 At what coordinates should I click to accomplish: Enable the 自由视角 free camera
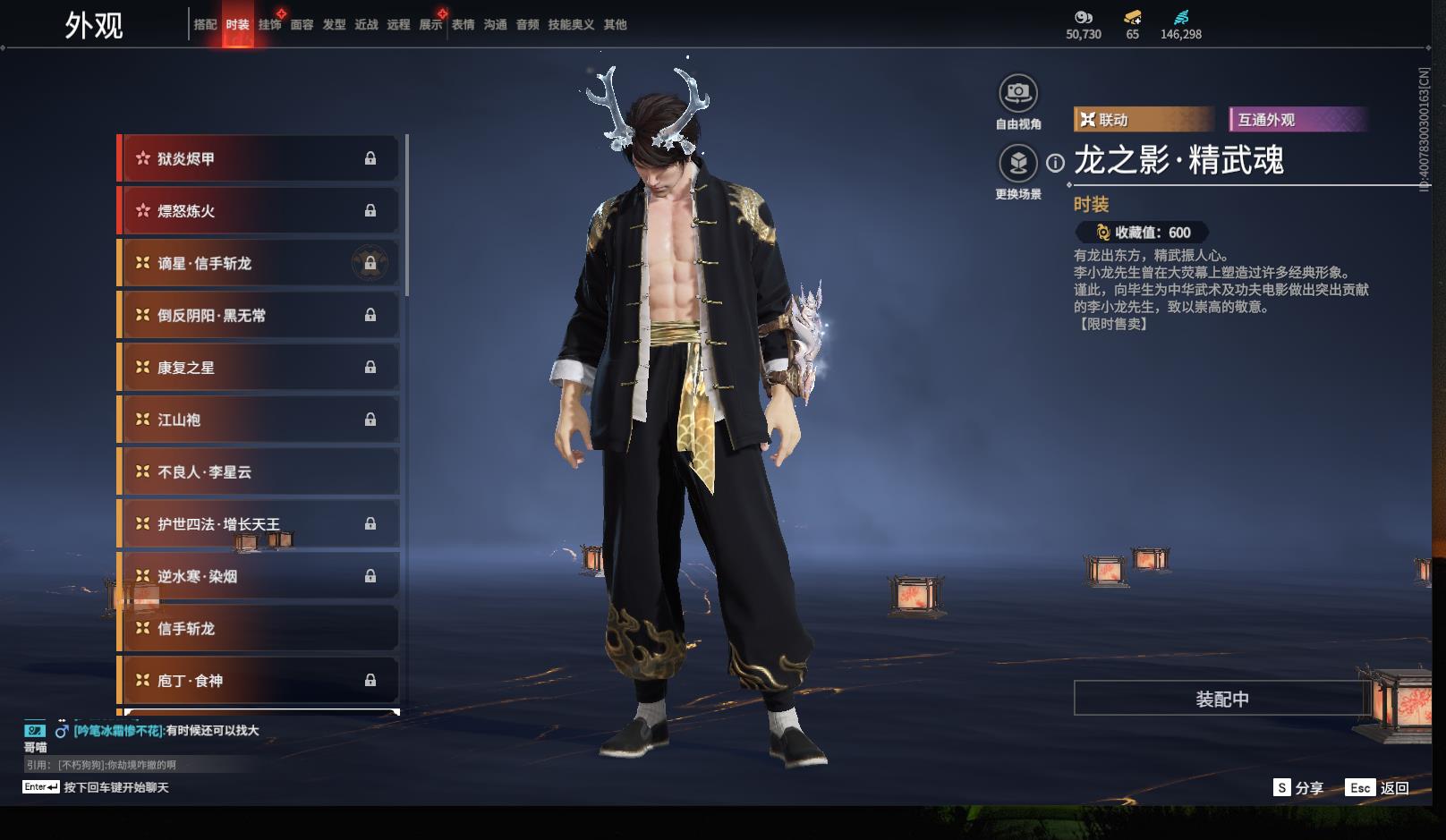pyautogui.click(x=1017, y=93)
